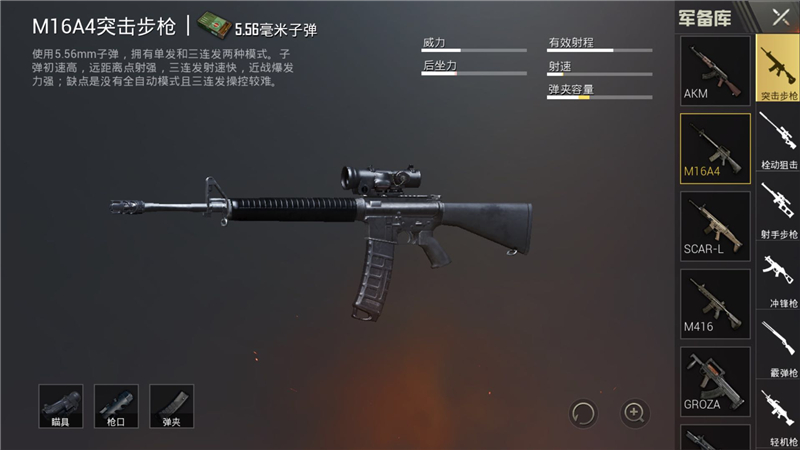The height and width of the screenshot is (450, 800).
Task: Close the armory screen with the X
Action: [779, 17]
